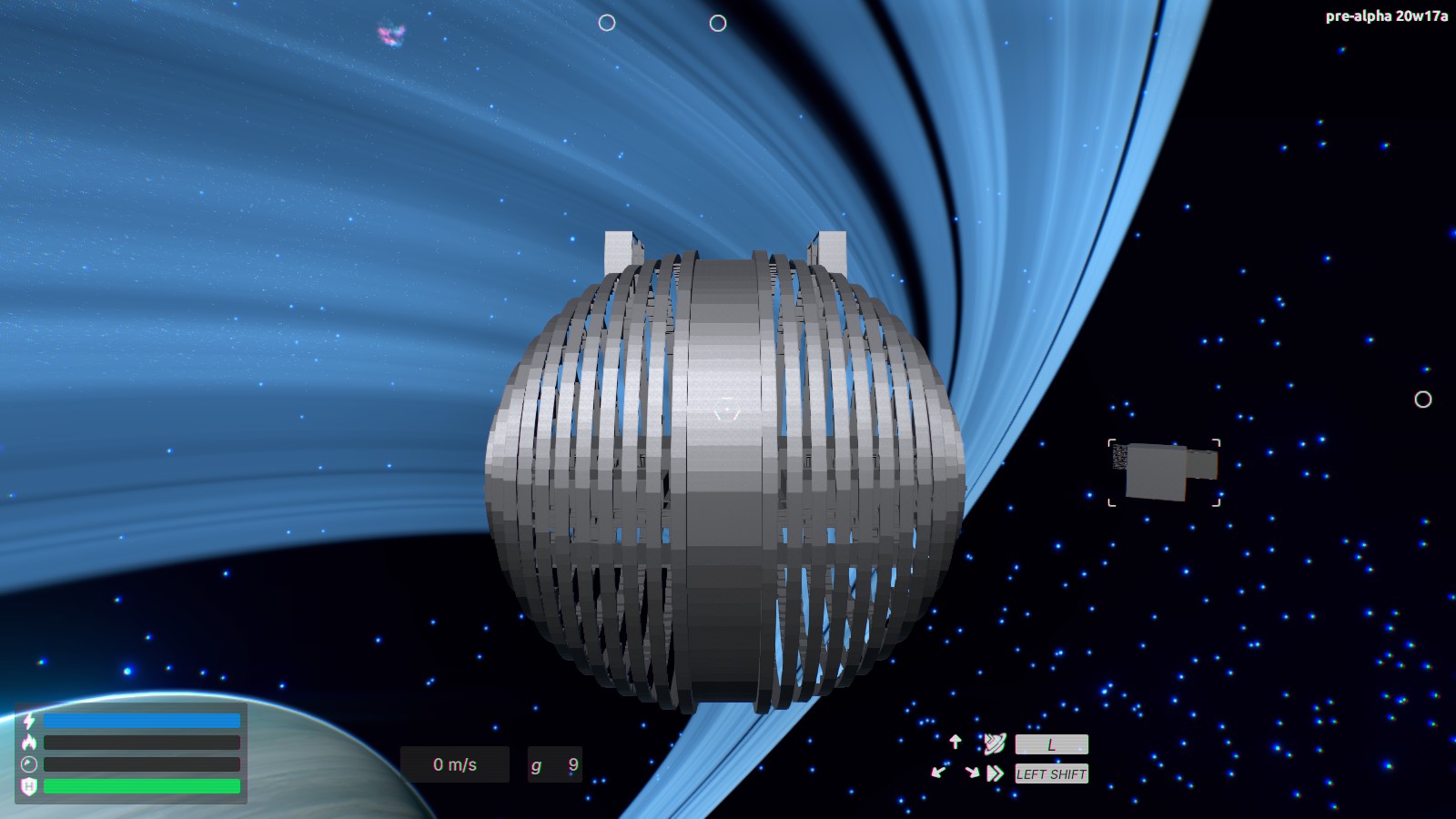Click the blue energy bar
1456x819 pixels.
click(x=143, y=721)
